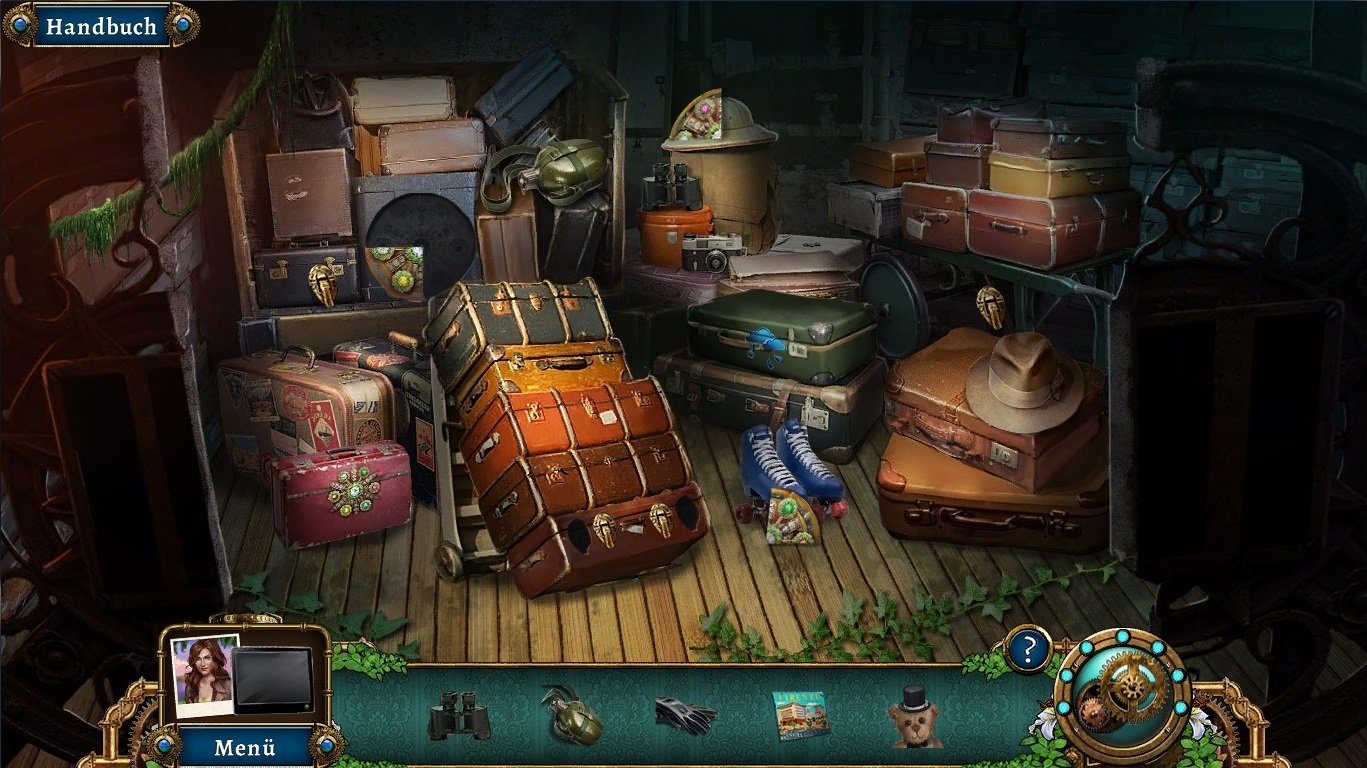The image size is (1367, 768).
Task: Select the teddy bear with top hat
Action: pos(913,717)
